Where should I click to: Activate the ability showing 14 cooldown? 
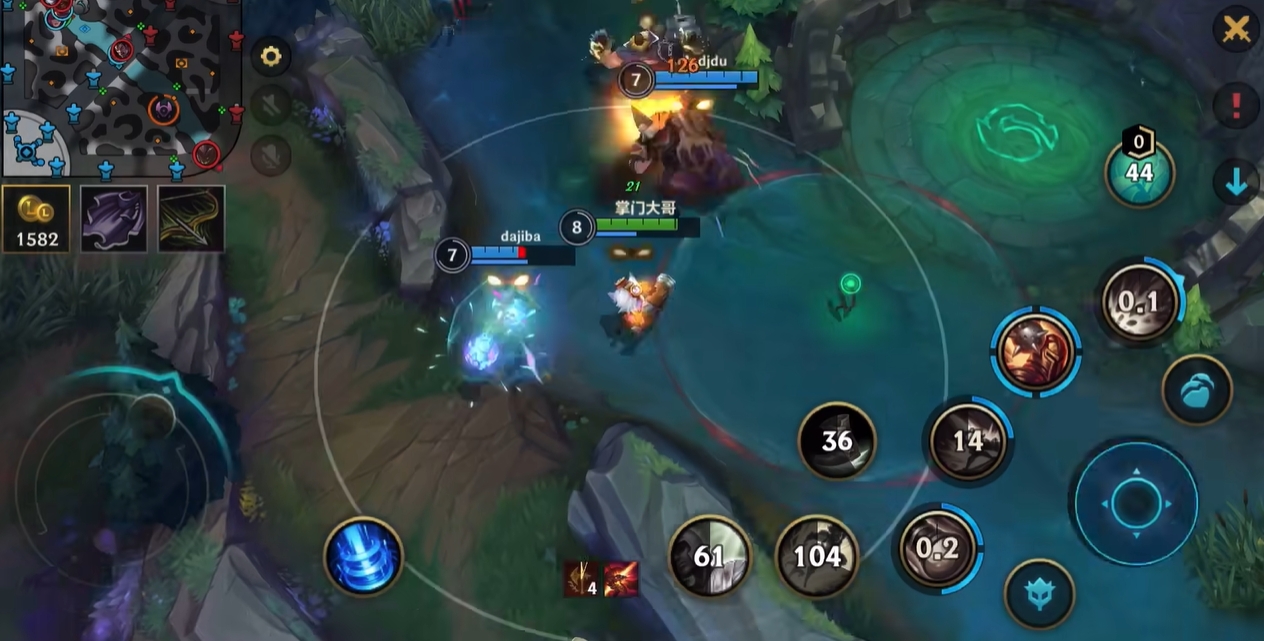point(967,441)
